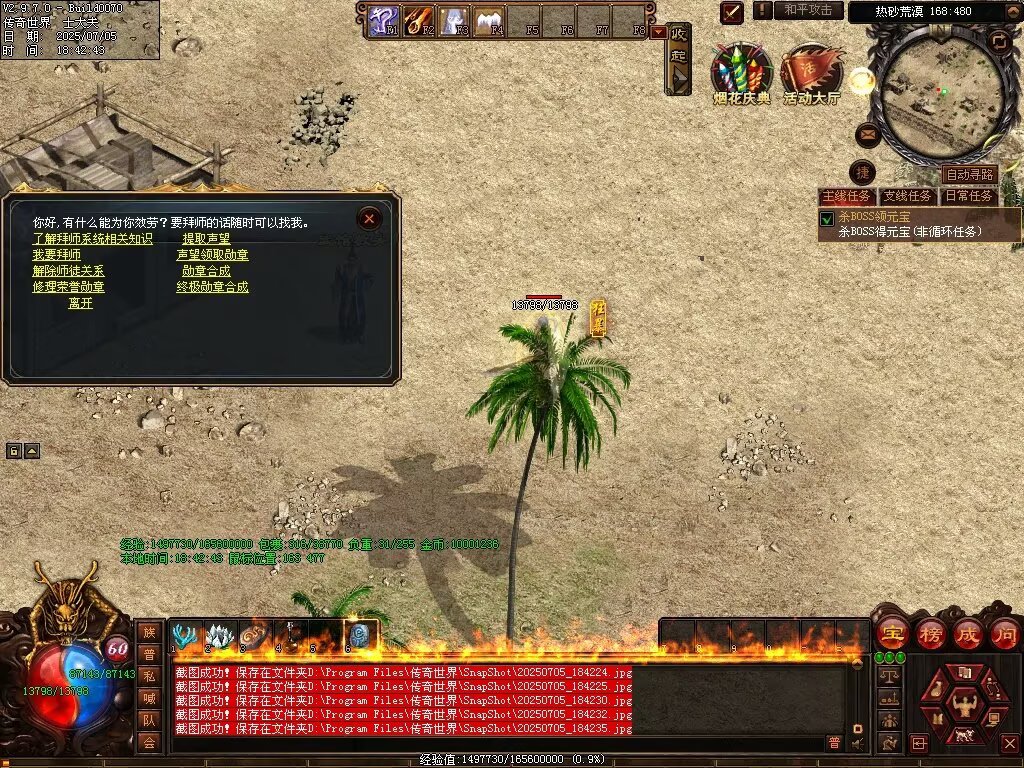Switch to the 日常任务 tab
The image size is (1024, 768).
click(x=969, y=196)
